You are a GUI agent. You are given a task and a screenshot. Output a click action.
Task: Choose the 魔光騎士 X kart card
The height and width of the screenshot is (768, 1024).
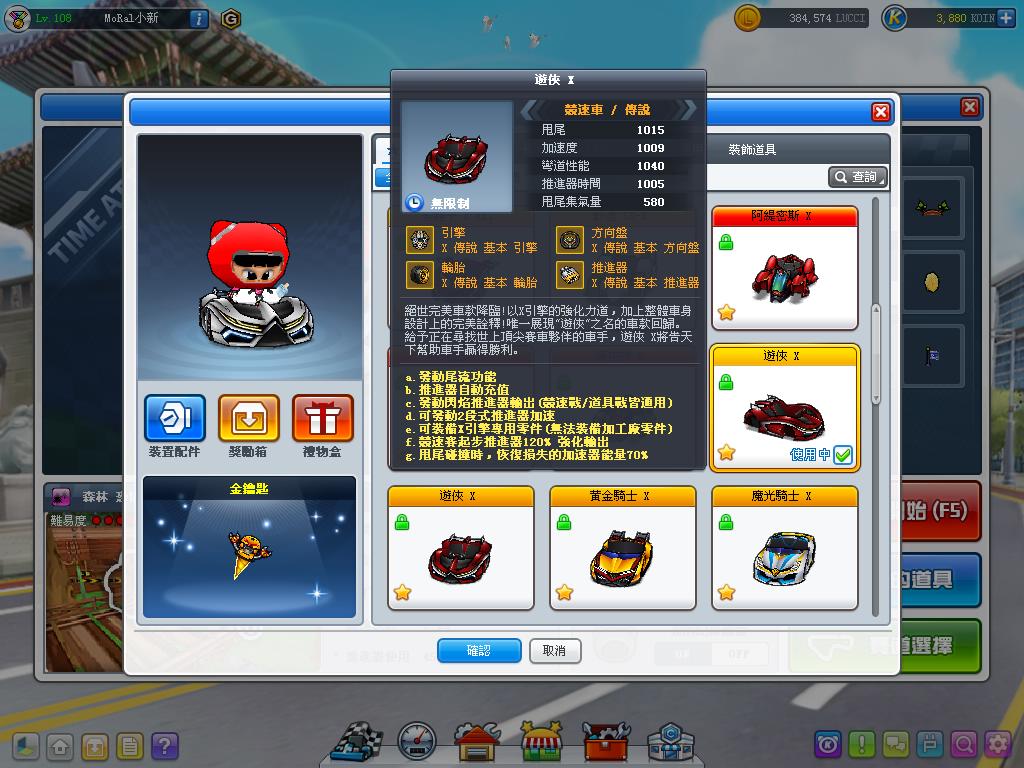784,548
